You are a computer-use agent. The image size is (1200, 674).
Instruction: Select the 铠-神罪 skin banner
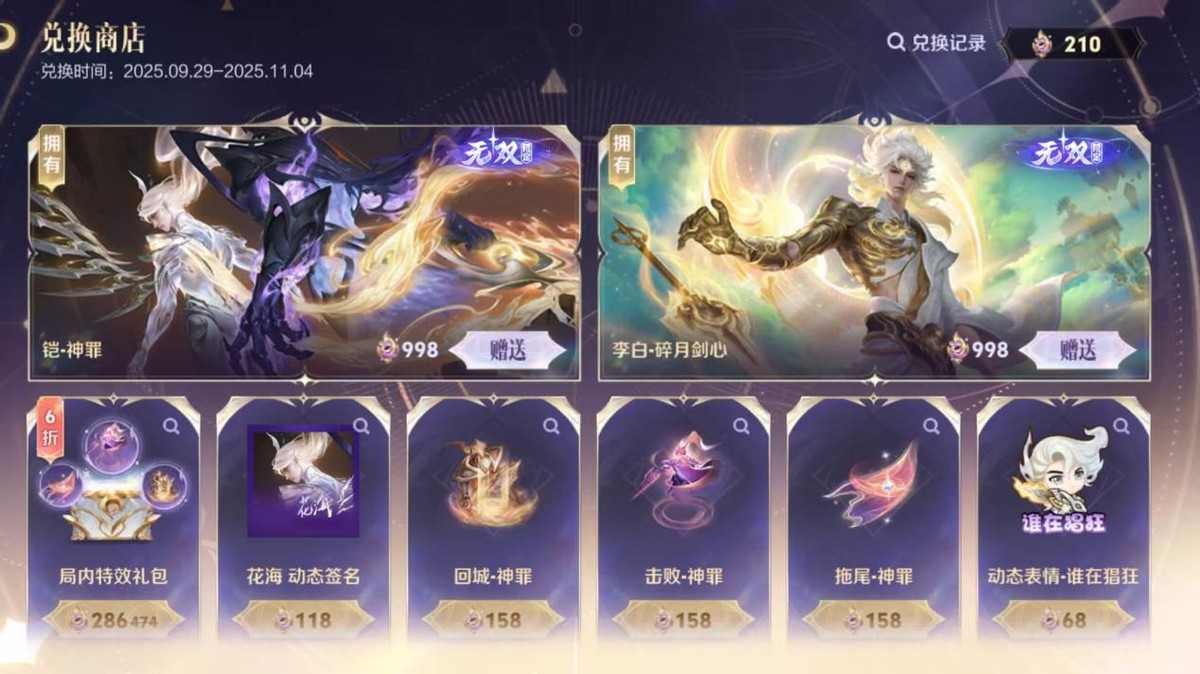pos(300,240)
